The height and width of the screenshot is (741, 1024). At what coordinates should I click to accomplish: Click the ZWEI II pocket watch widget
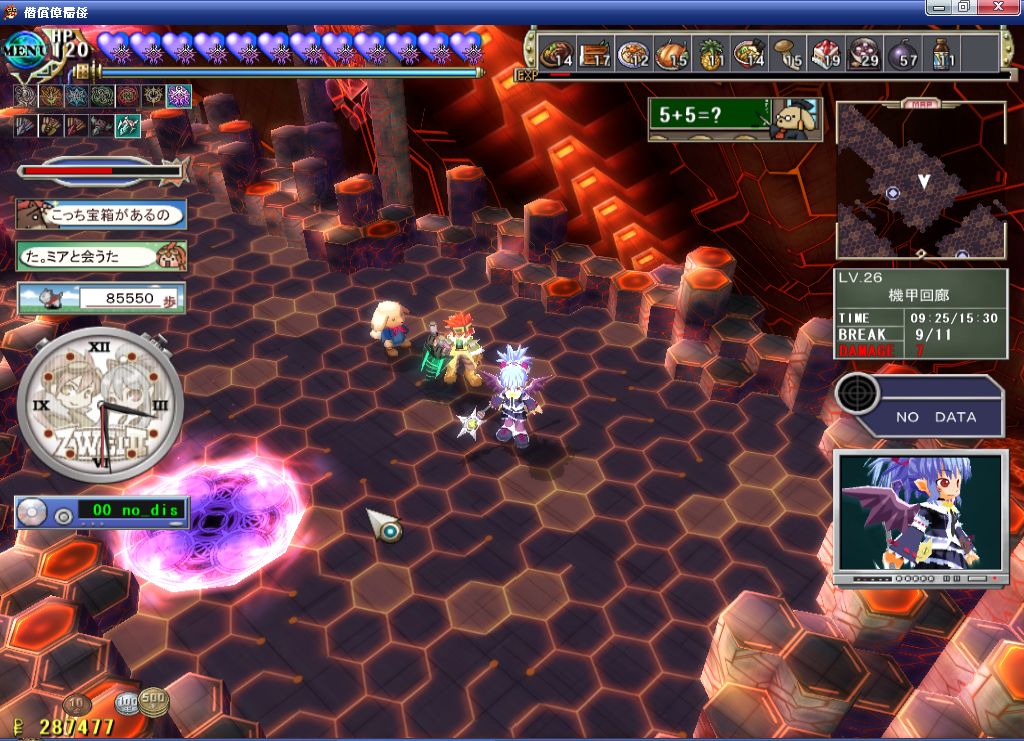(100, 402)
